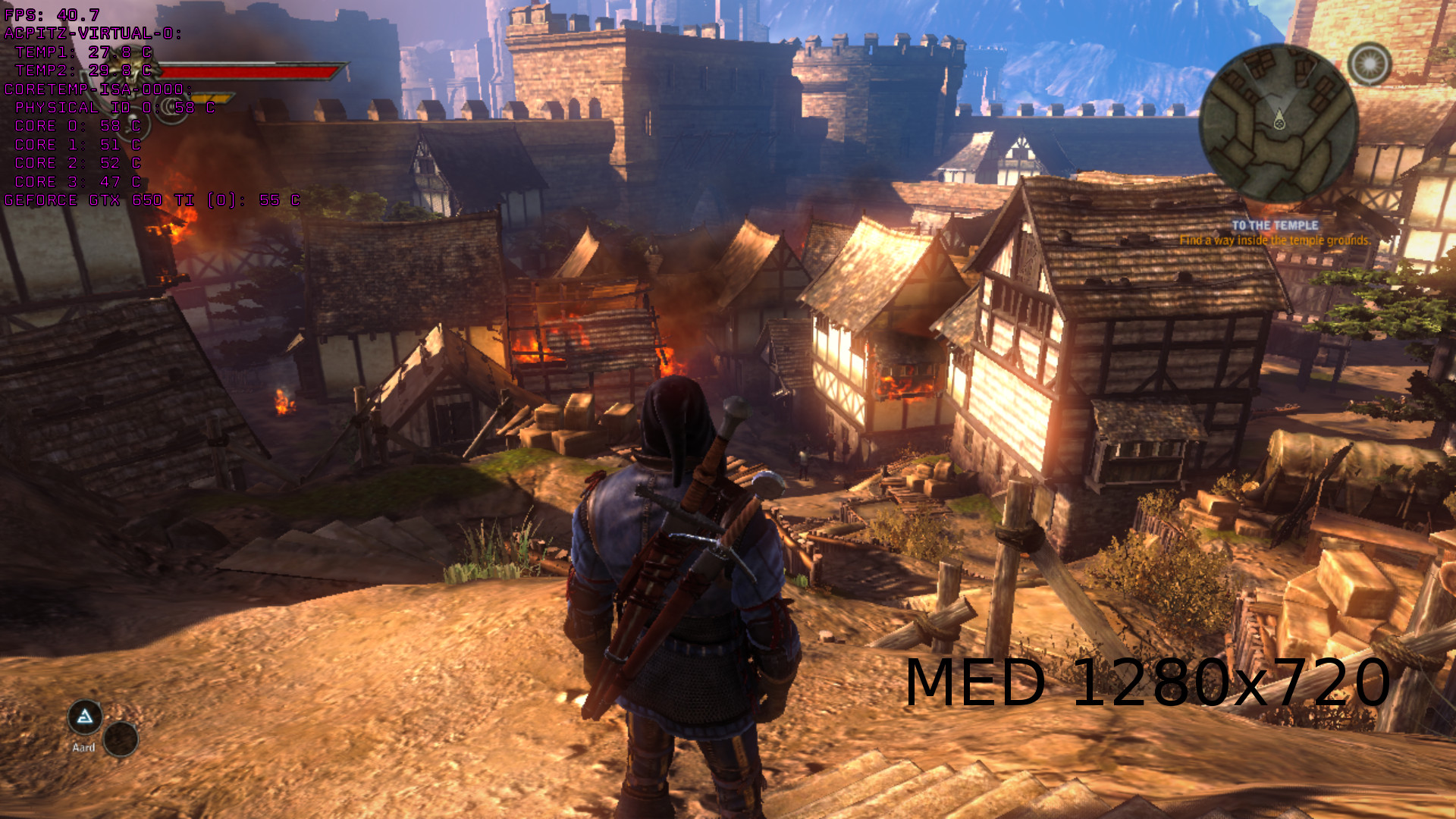Click the TEMP1 27.8 C reading
Viewport: 1456px width, 819px height.
[x=83, y=51]
